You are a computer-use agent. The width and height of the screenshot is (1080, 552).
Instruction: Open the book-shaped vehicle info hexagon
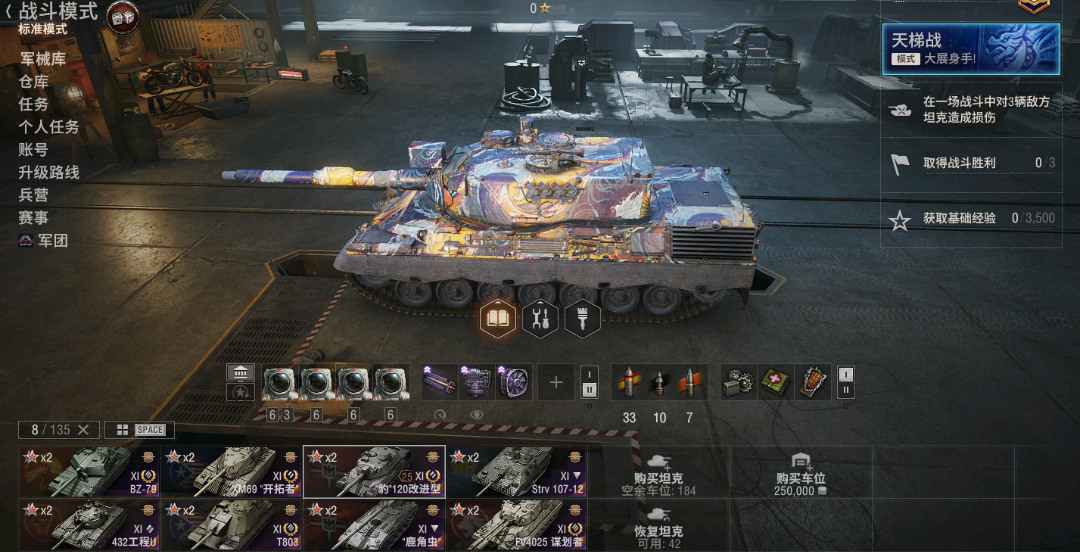pos(499,319)
